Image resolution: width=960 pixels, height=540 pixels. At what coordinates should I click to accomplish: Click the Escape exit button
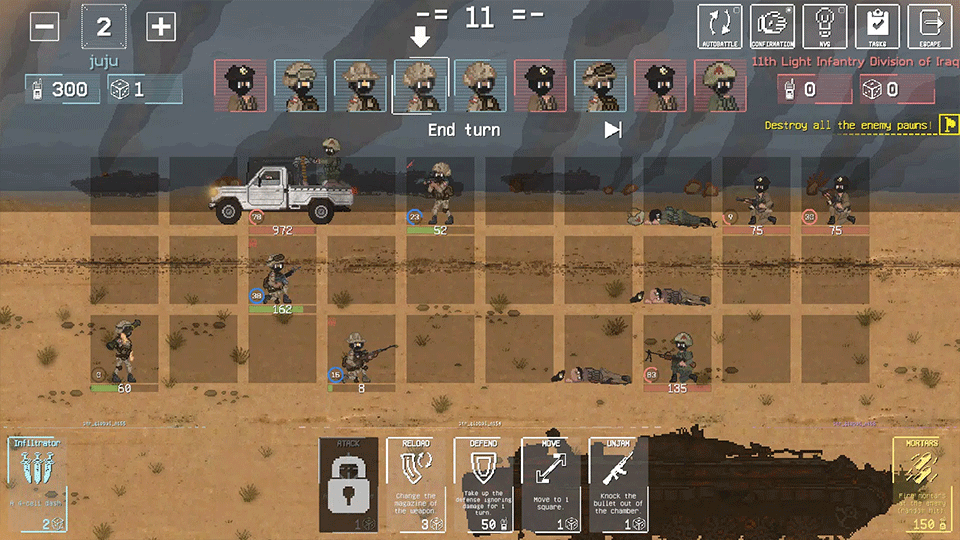coord(930,26)
